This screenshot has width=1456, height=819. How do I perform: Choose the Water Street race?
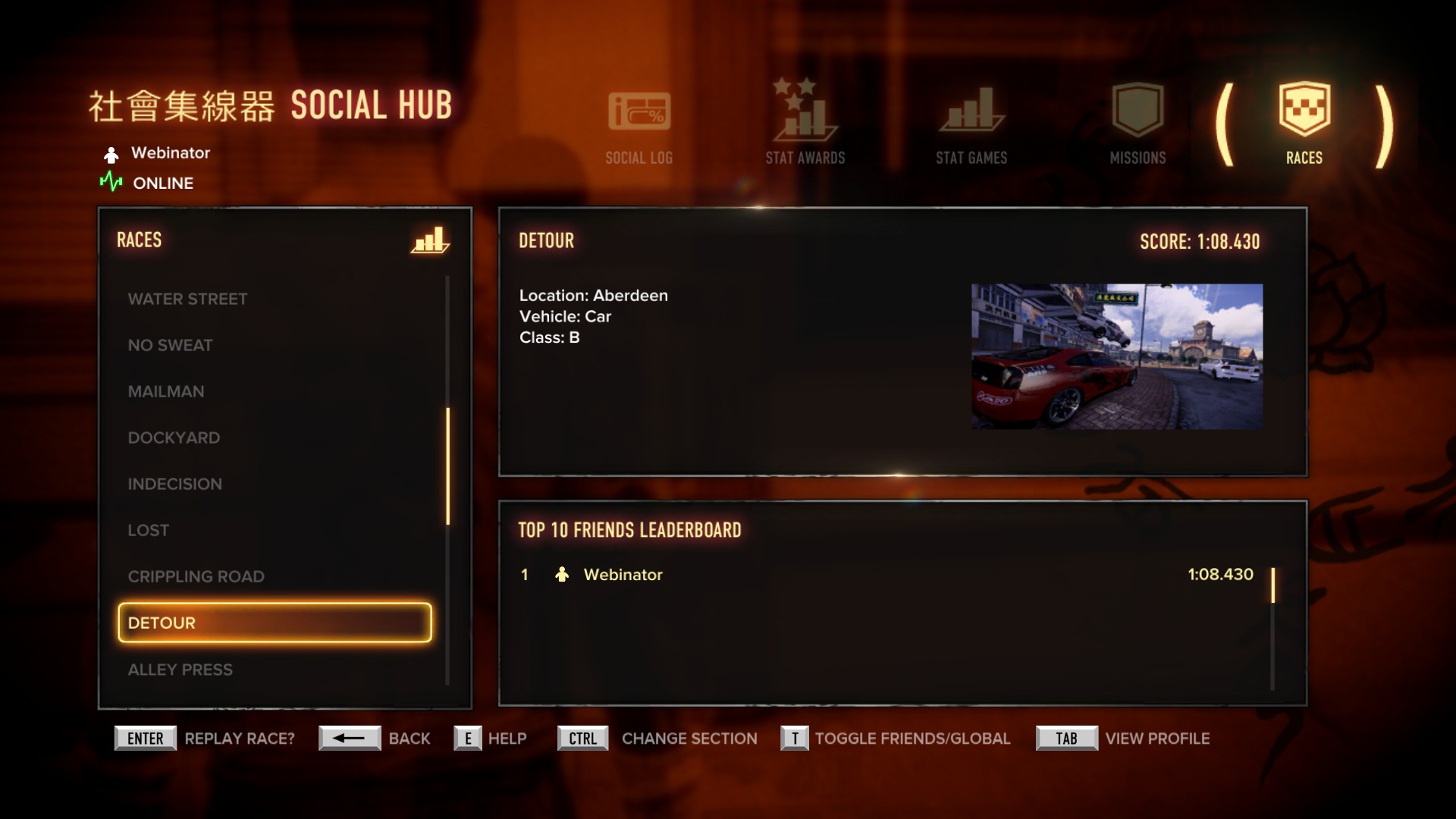pyautogui.click(x=187, y=299)
